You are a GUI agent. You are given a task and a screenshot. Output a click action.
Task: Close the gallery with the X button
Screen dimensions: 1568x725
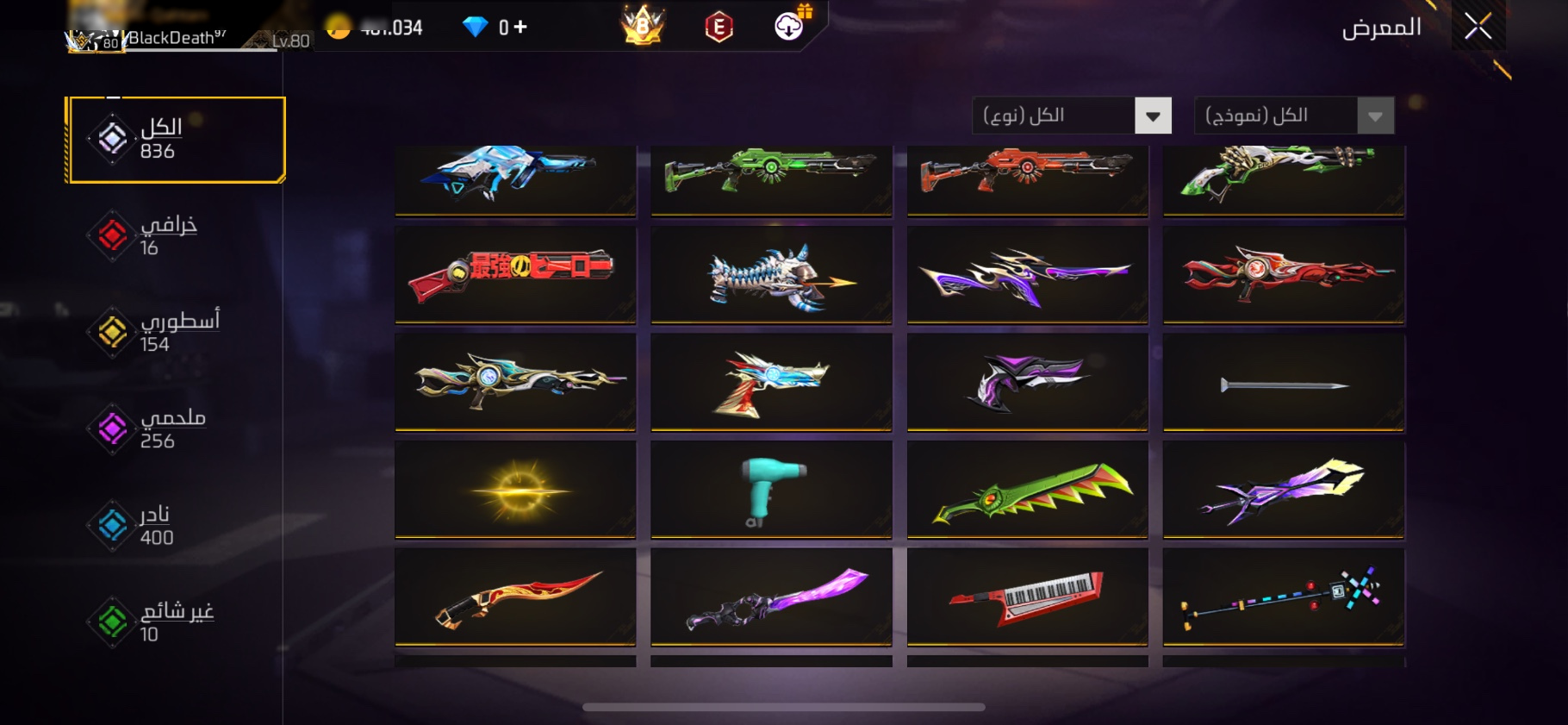click(1478, 28)
